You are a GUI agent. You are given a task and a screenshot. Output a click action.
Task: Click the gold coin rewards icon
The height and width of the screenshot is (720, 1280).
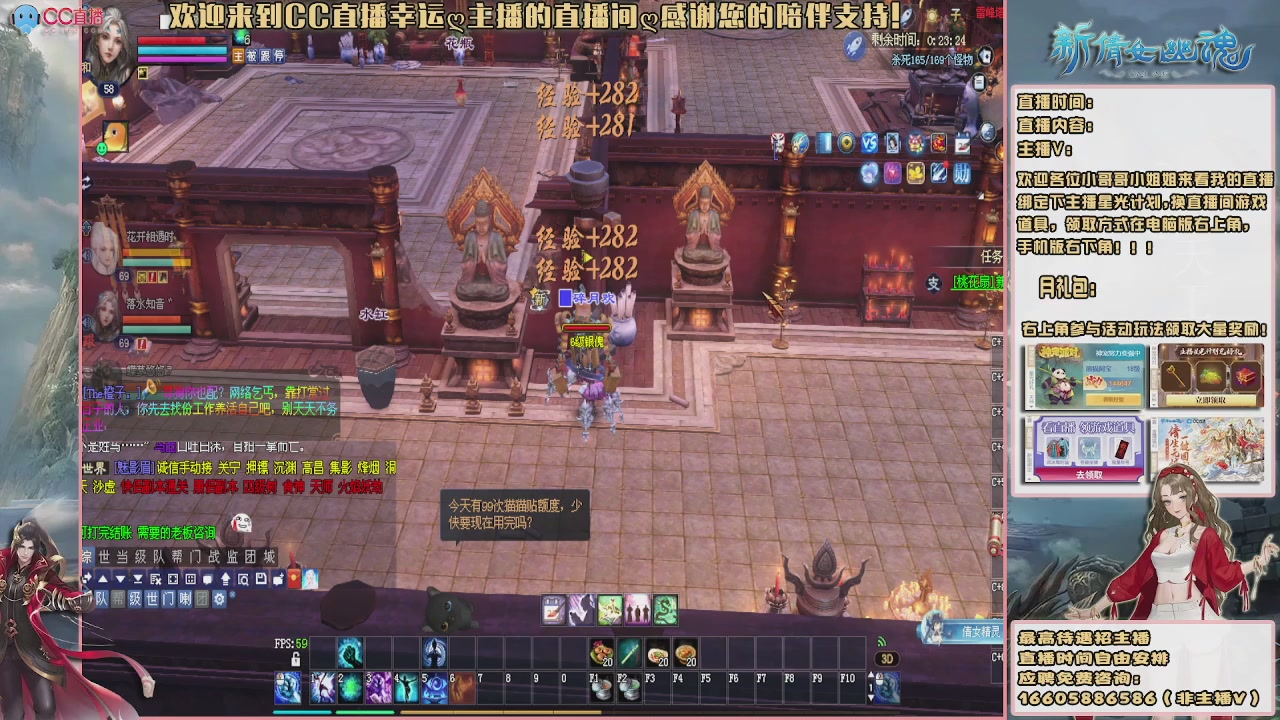(x=914, y=174)
